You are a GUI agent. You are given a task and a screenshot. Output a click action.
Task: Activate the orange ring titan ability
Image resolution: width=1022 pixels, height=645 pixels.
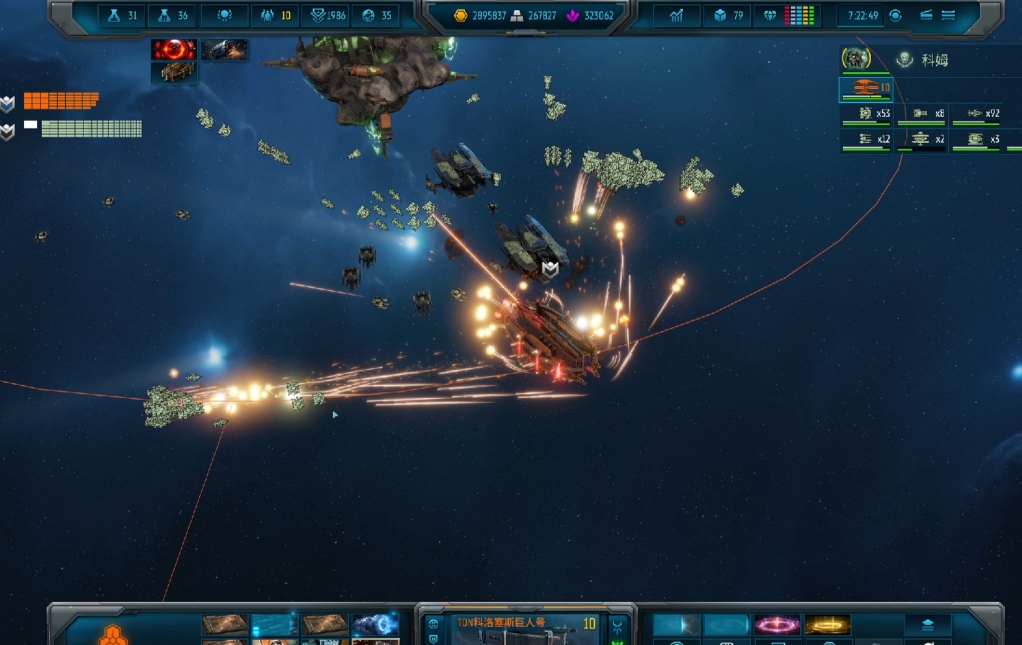pyautogui.click(x=827, y=625)
